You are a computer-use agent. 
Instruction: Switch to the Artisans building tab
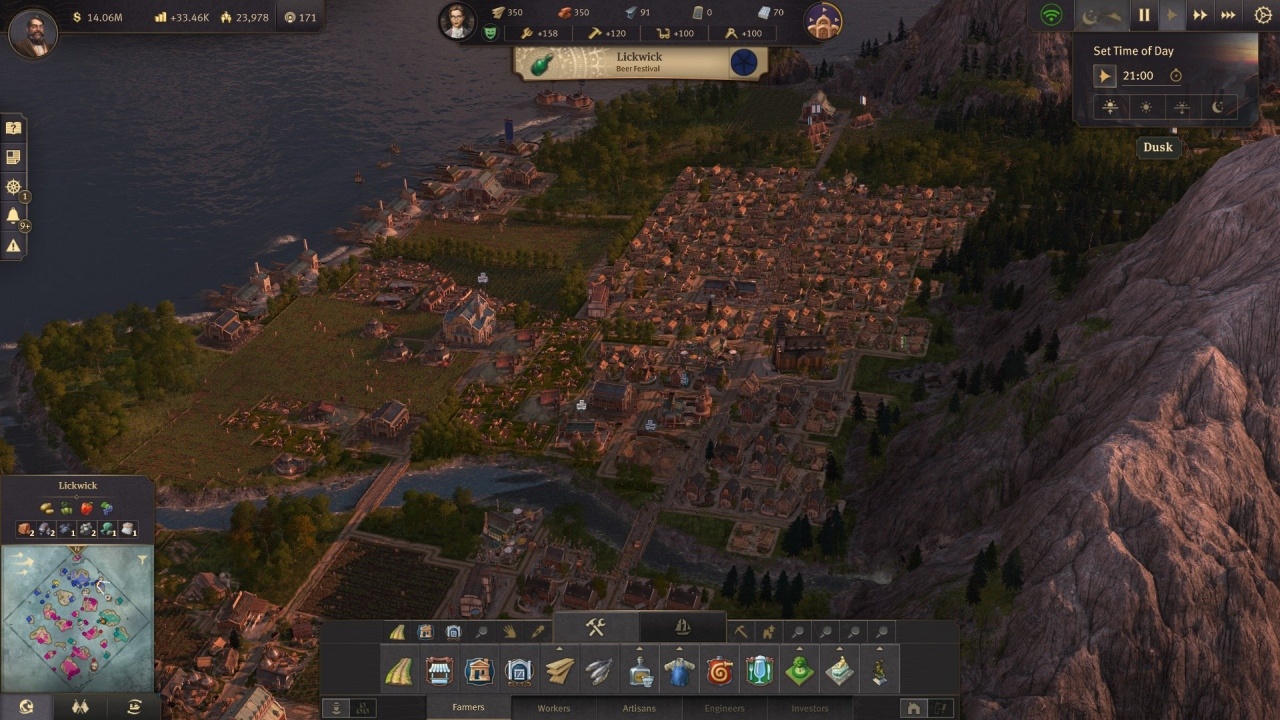tap(639, 708)
